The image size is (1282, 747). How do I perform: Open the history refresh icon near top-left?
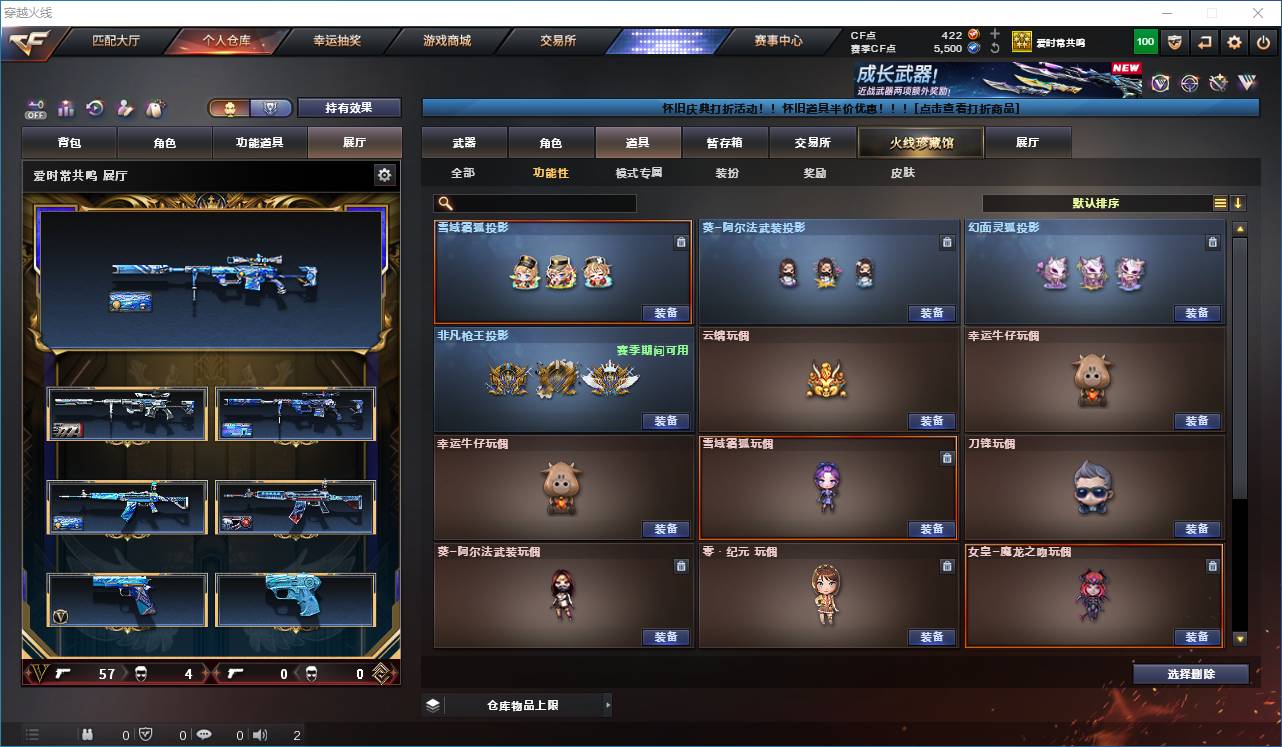coord(95,106)
